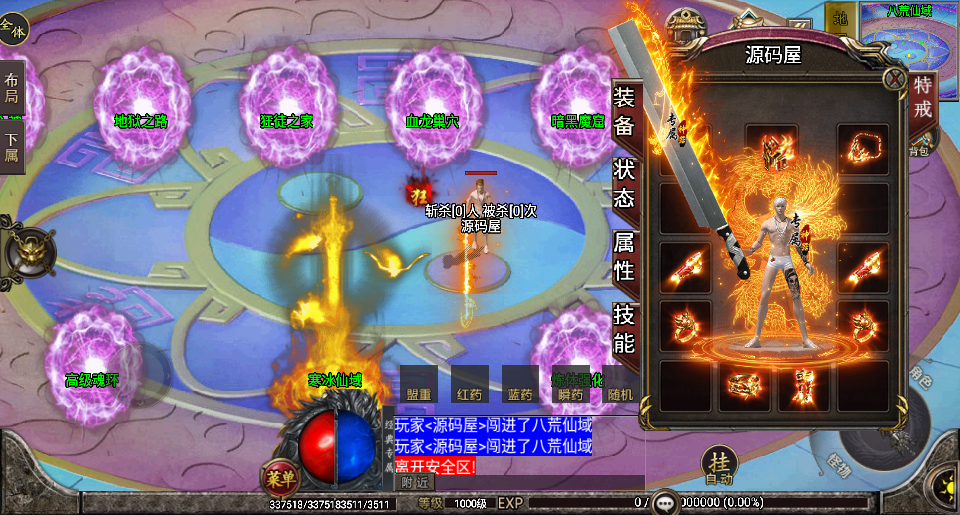The image size is (960, 515).
Task: Open the 下属 subordinates button
Action: [12, 148]
